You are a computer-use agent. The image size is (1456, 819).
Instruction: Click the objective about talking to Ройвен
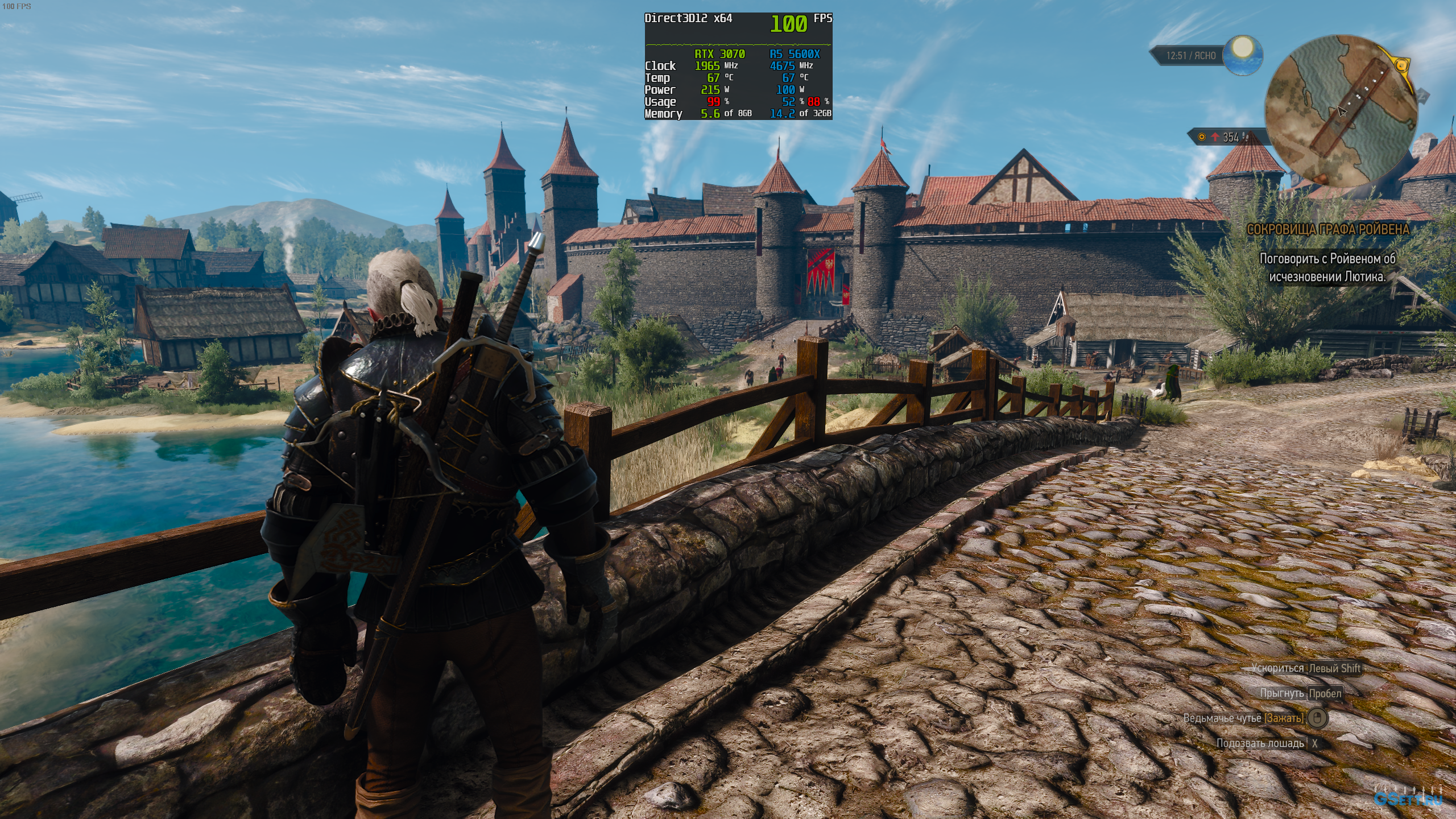pos(1327,267)
